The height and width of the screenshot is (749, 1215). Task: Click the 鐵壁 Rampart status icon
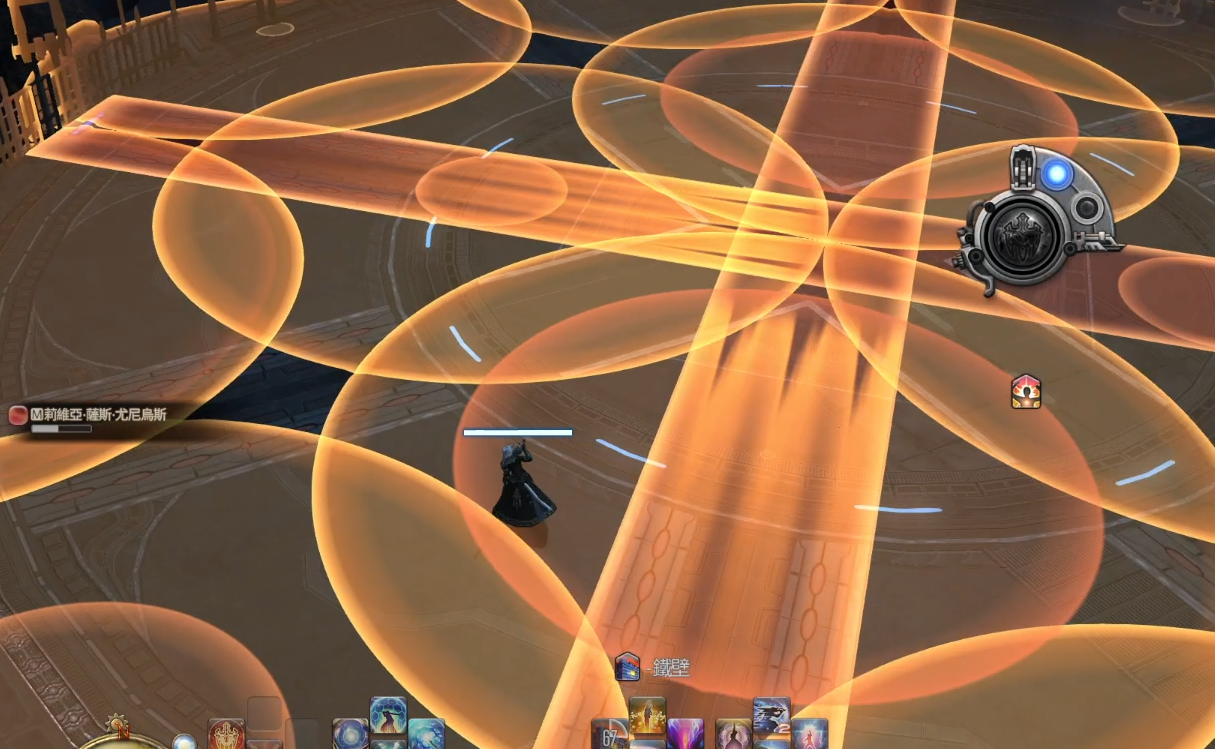click(x=627, y=666)
